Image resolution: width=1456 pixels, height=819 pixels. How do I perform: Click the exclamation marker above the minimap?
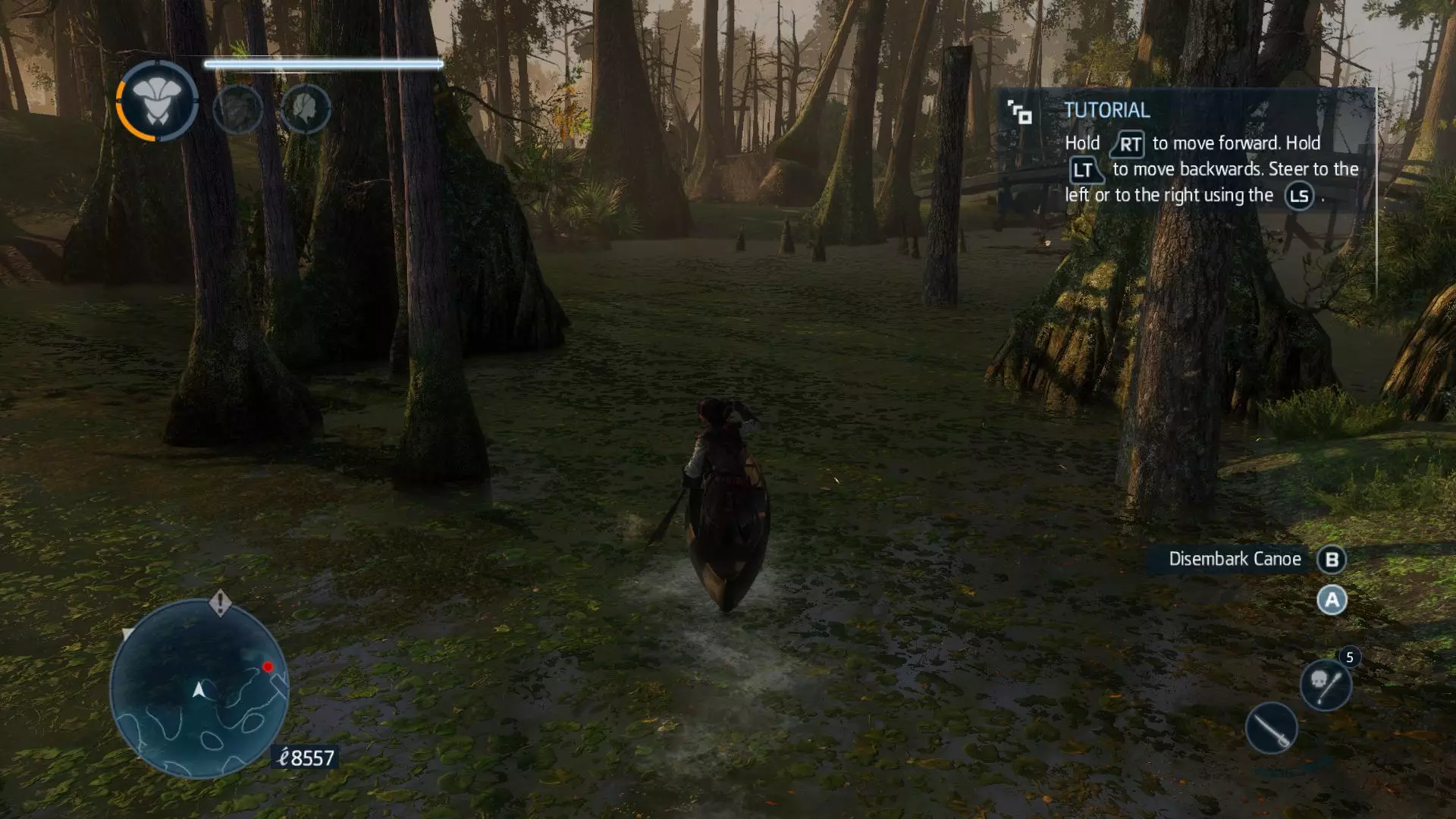pos(220,602)
